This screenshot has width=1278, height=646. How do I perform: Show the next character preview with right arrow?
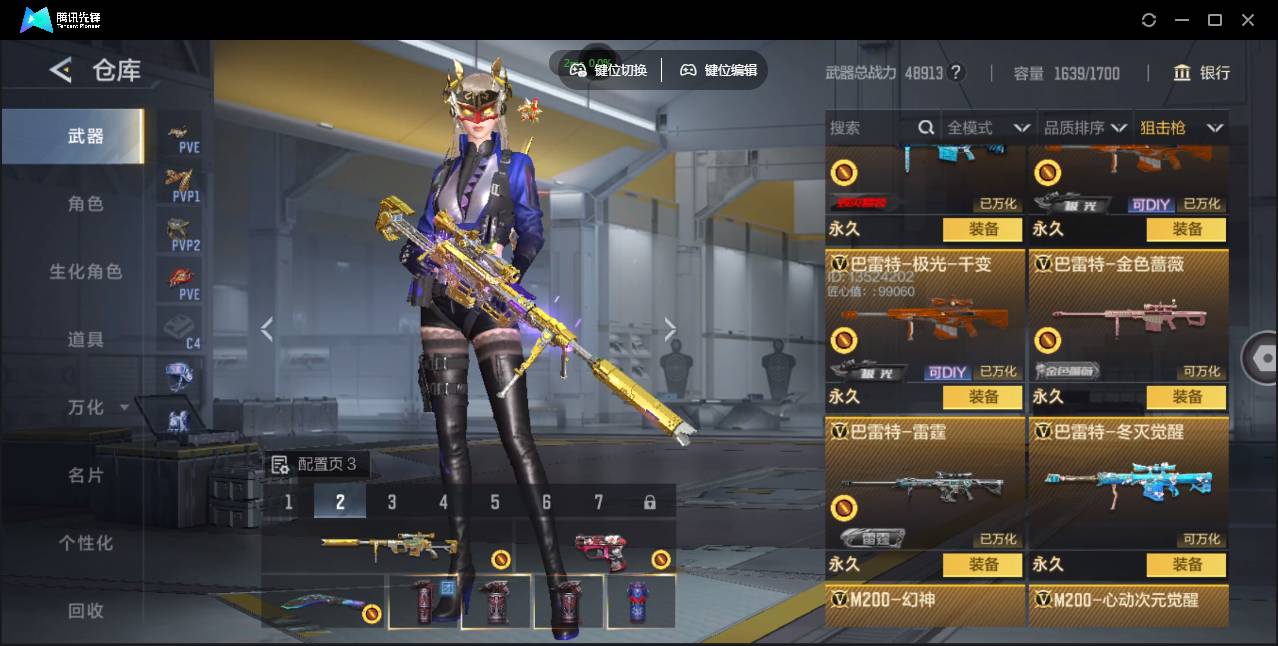coord(670,329)
